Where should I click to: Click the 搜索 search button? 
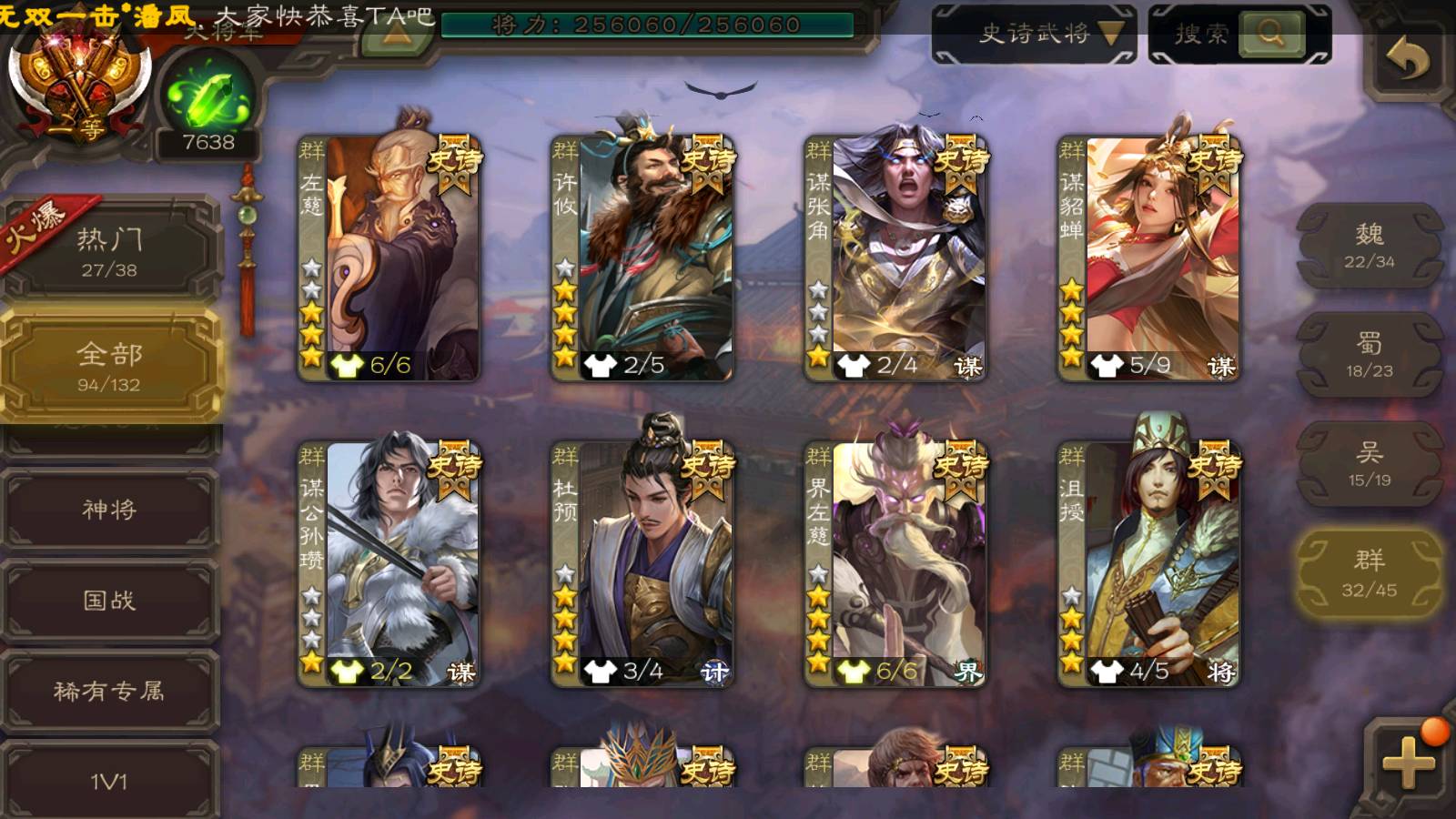coord(1239,35)
